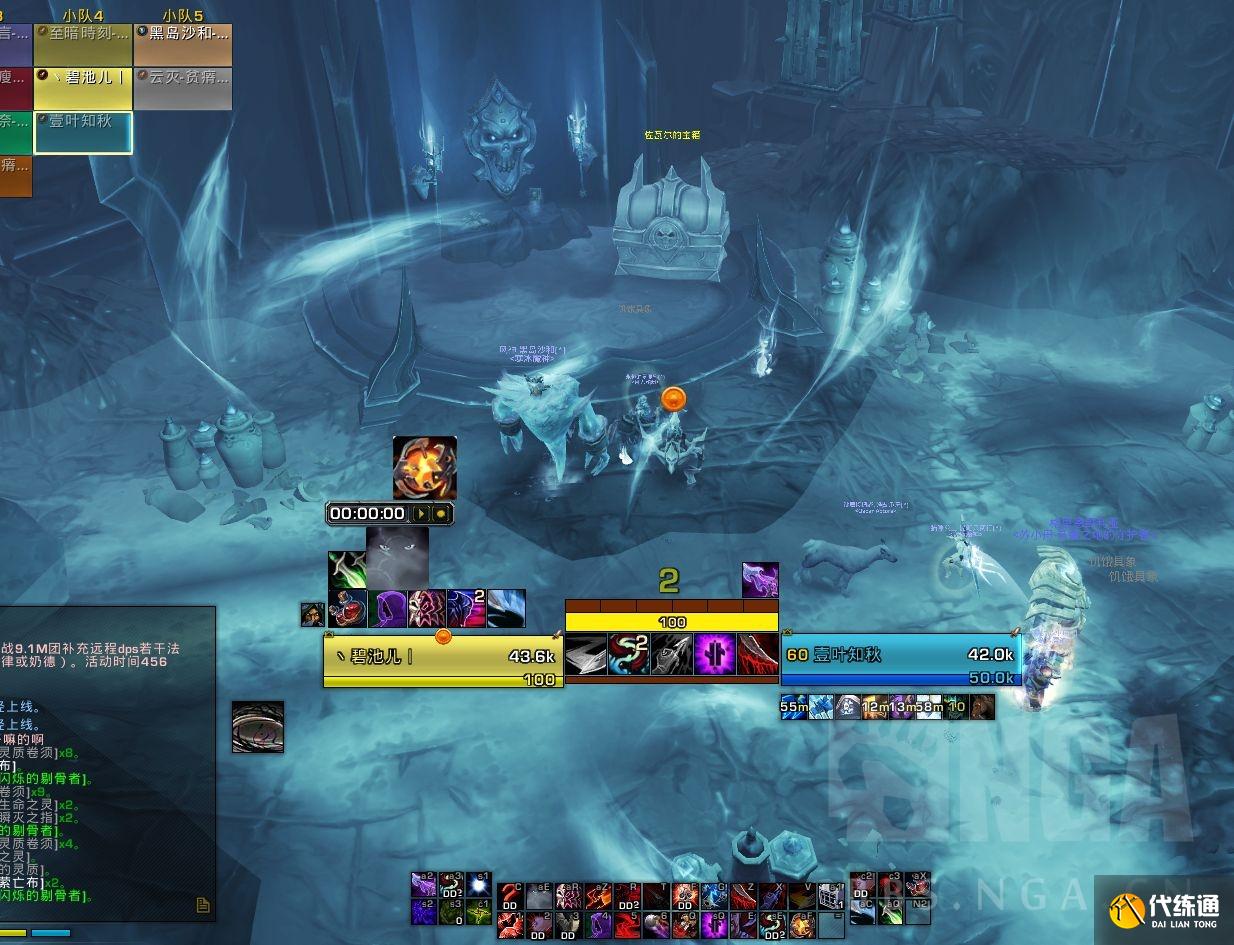The height and width of the screenshot is (945, 1234).
Task: Open the chat log scroll icon
Action: [203, 905]
